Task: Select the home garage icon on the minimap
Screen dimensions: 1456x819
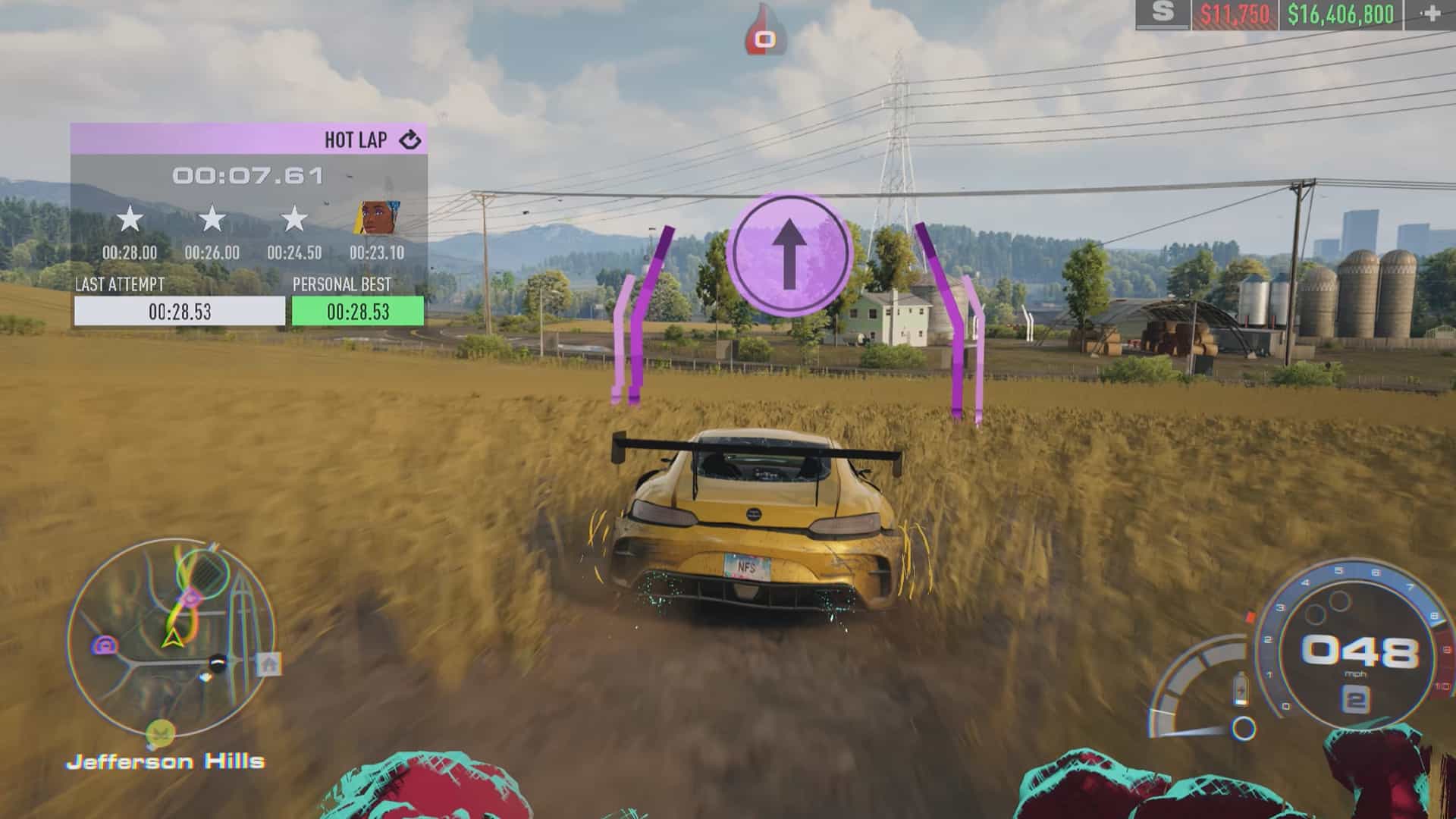Action: coord(267,663)
